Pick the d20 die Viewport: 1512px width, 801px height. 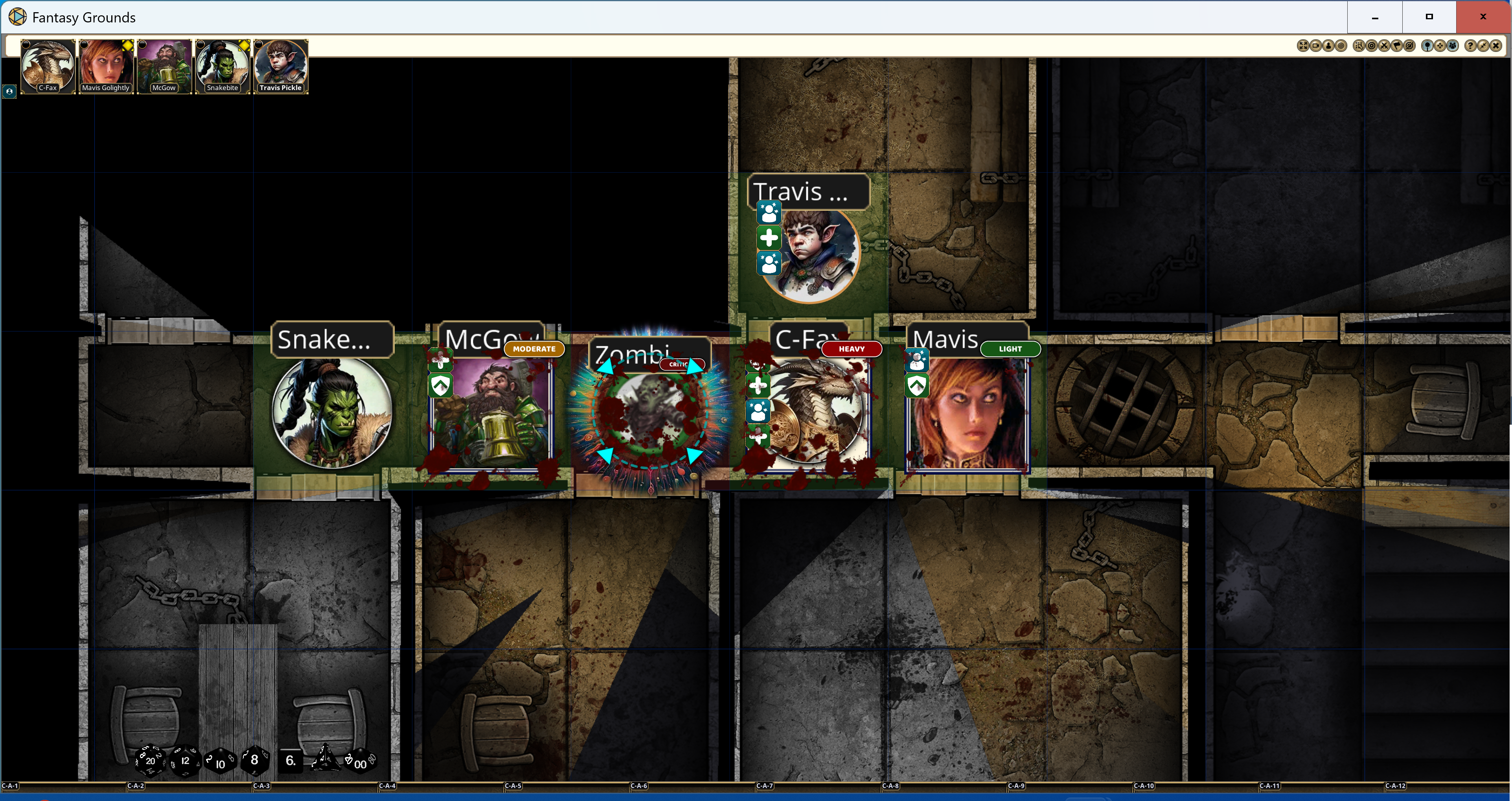coord(150,760)
